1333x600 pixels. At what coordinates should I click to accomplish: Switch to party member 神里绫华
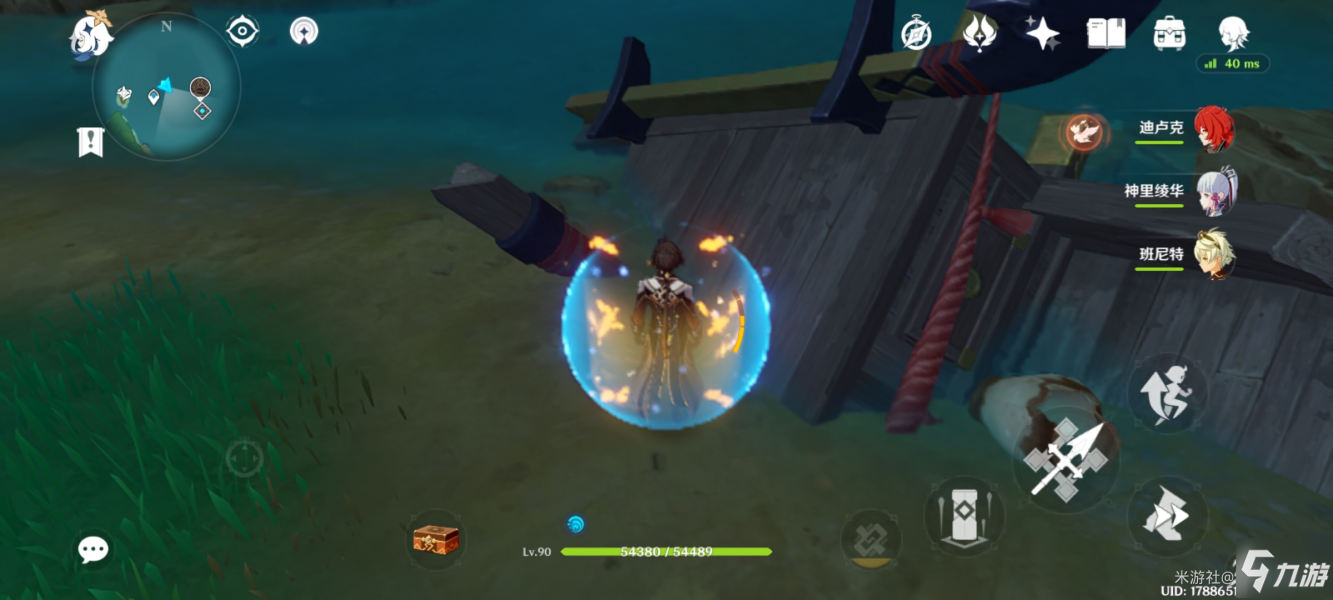[1214, 192]
